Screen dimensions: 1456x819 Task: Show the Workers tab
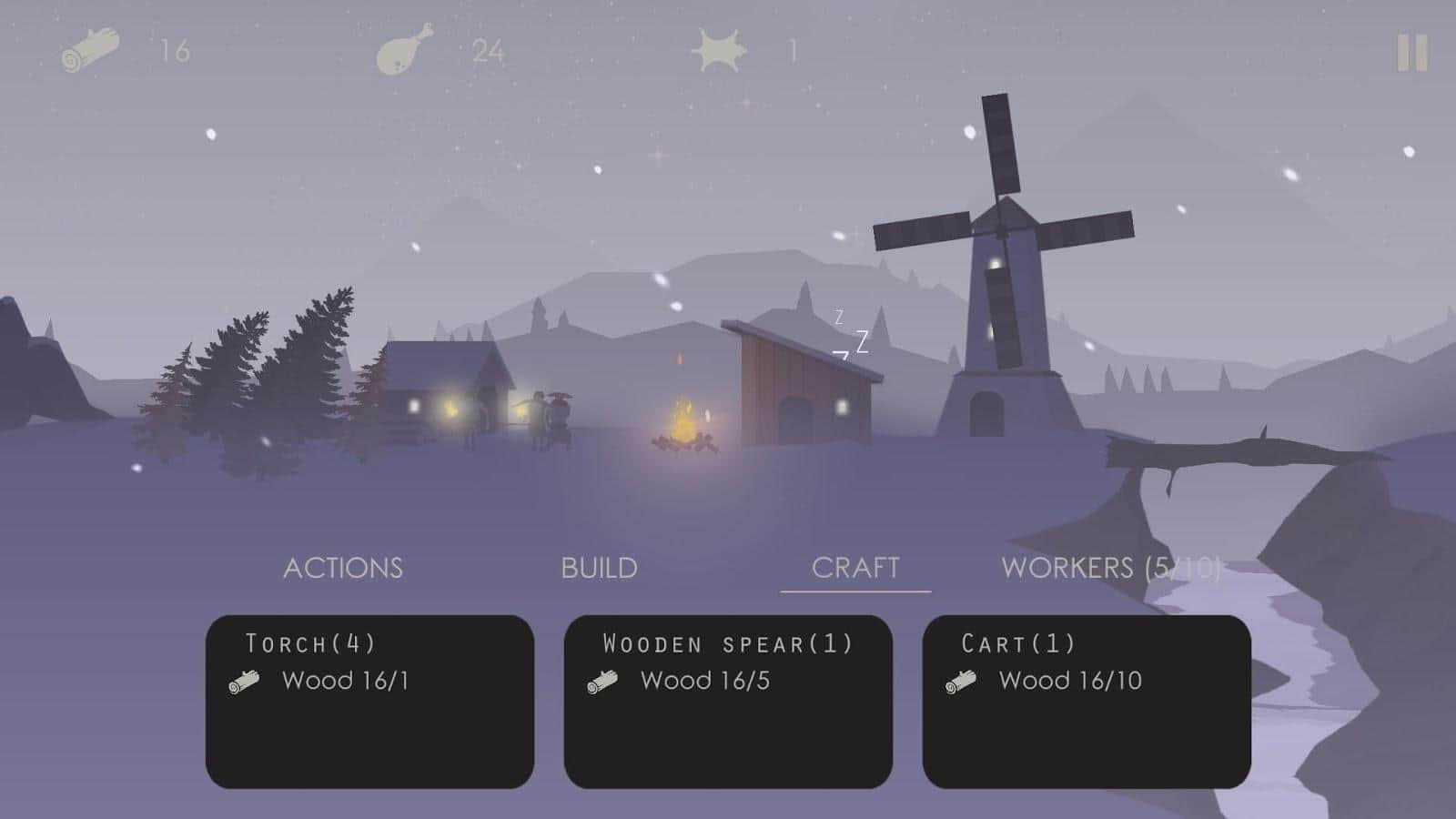(x=1110, y=568)
